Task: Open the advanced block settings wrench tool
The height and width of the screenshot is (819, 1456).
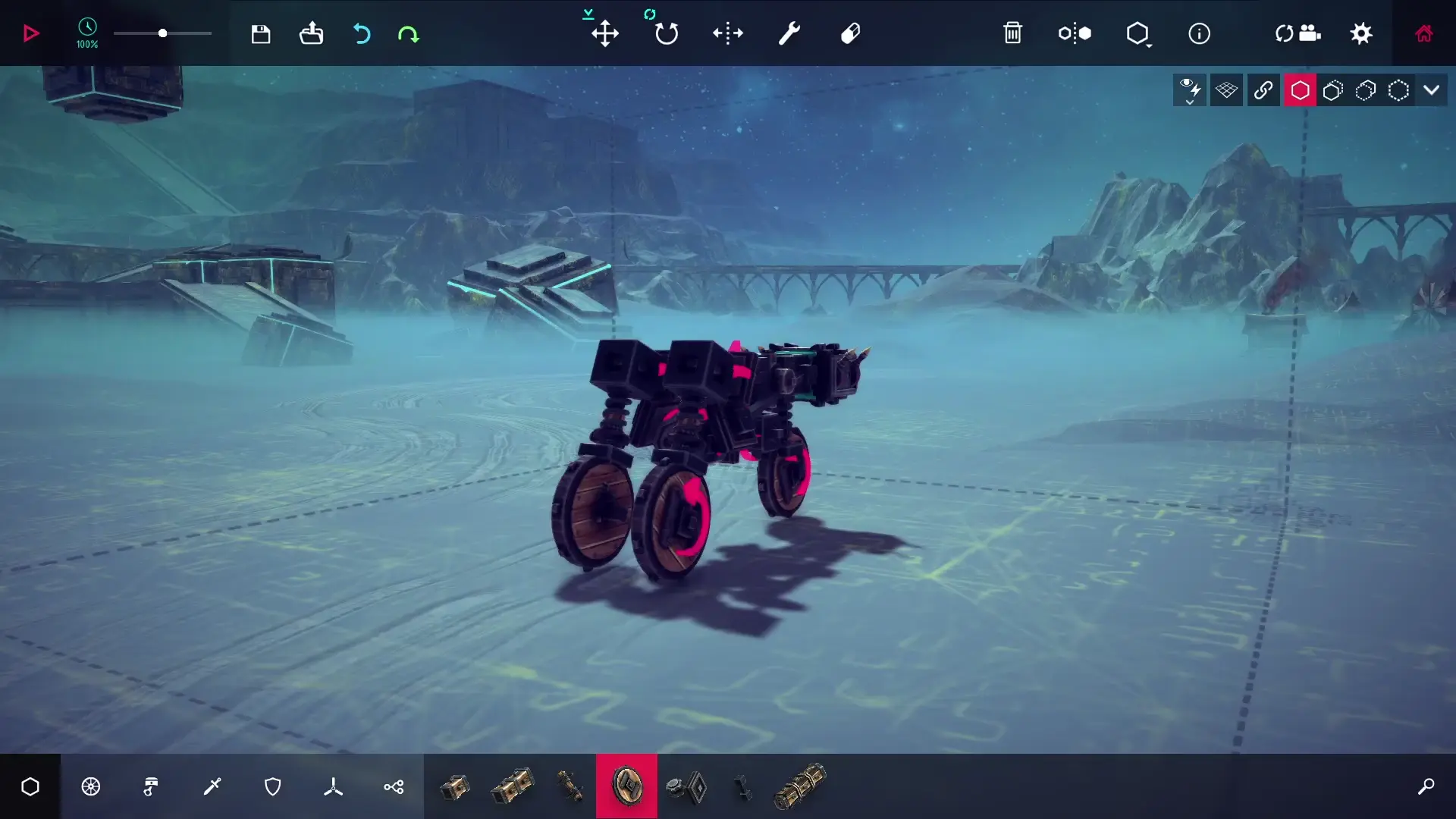Action: coord(789,33)
